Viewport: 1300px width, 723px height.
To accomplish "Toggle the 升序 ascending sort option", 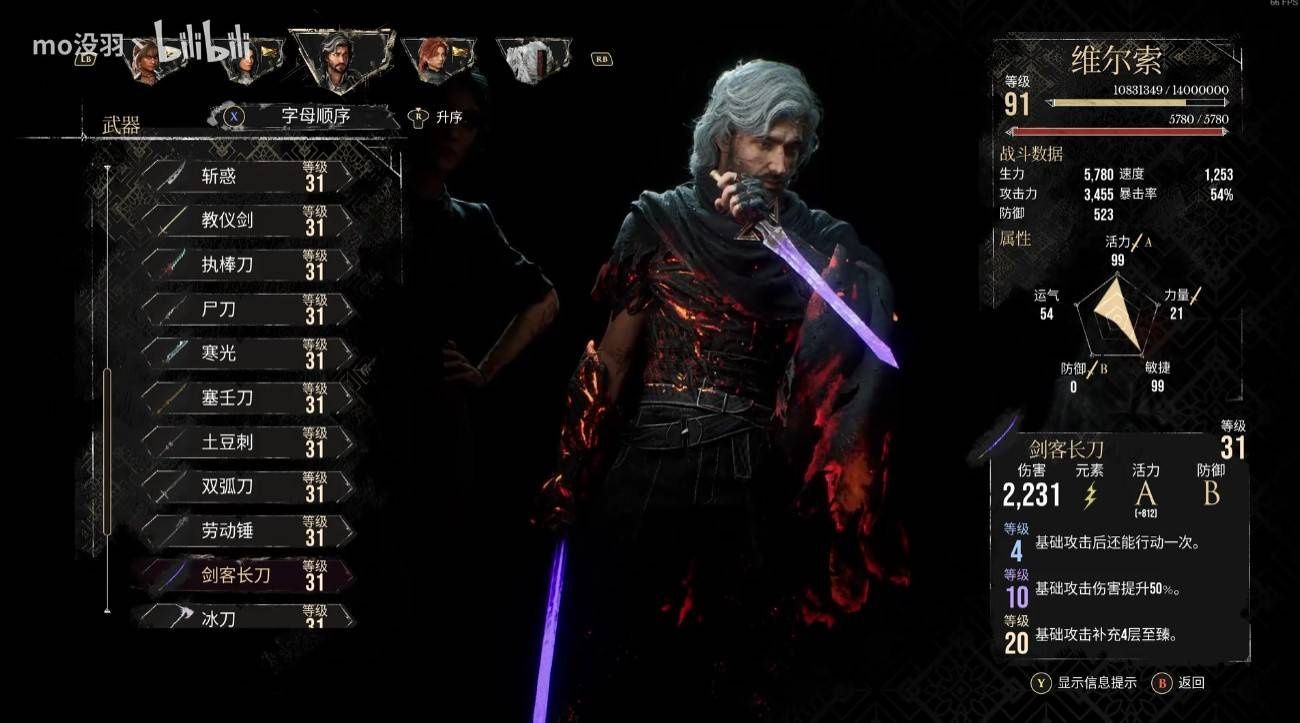I will 438,117.
